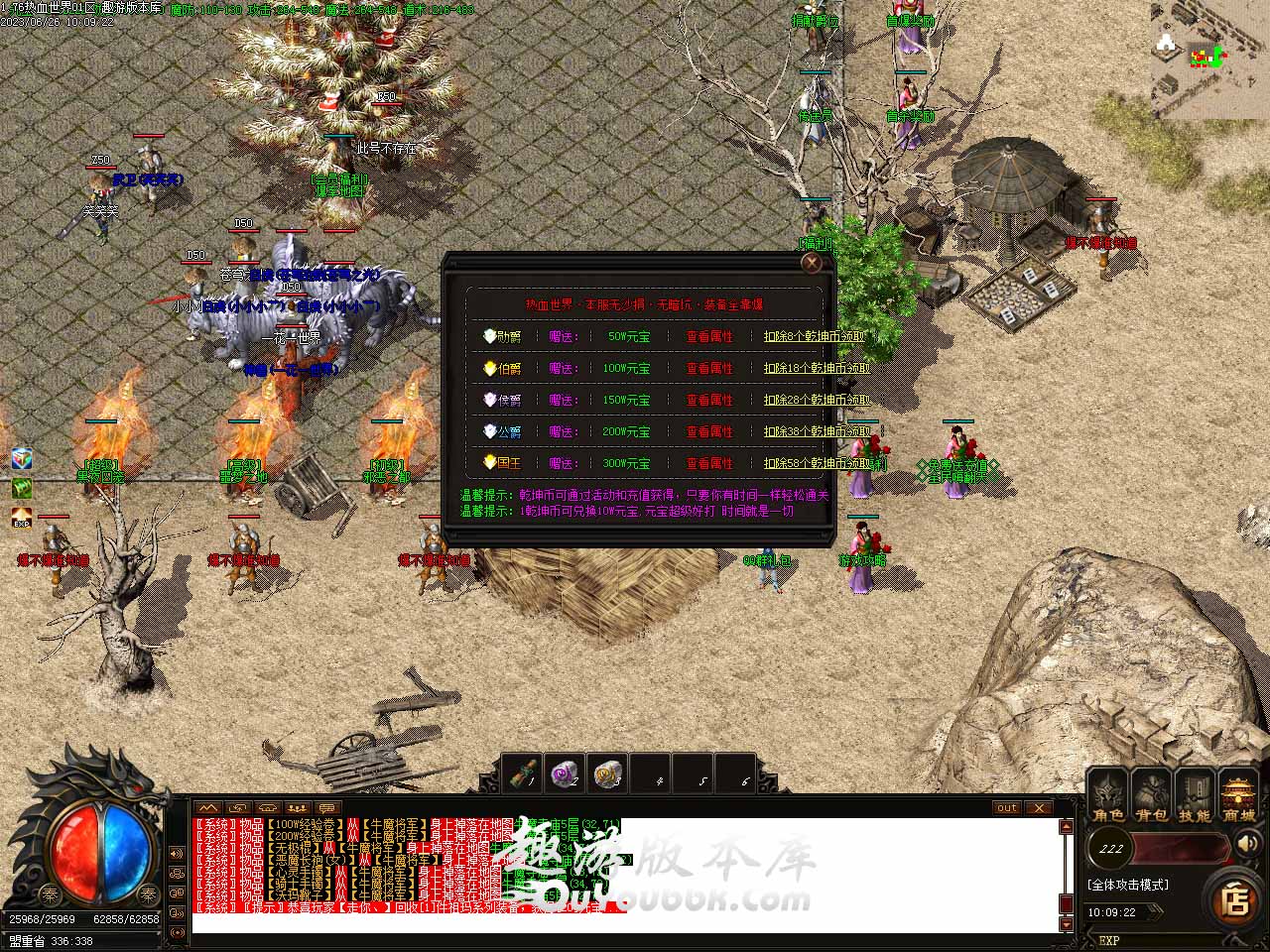The image size is (1270, 952).
Task: Claim 勋爵 title for 8 乾坤币
Action: click(816, 337)
